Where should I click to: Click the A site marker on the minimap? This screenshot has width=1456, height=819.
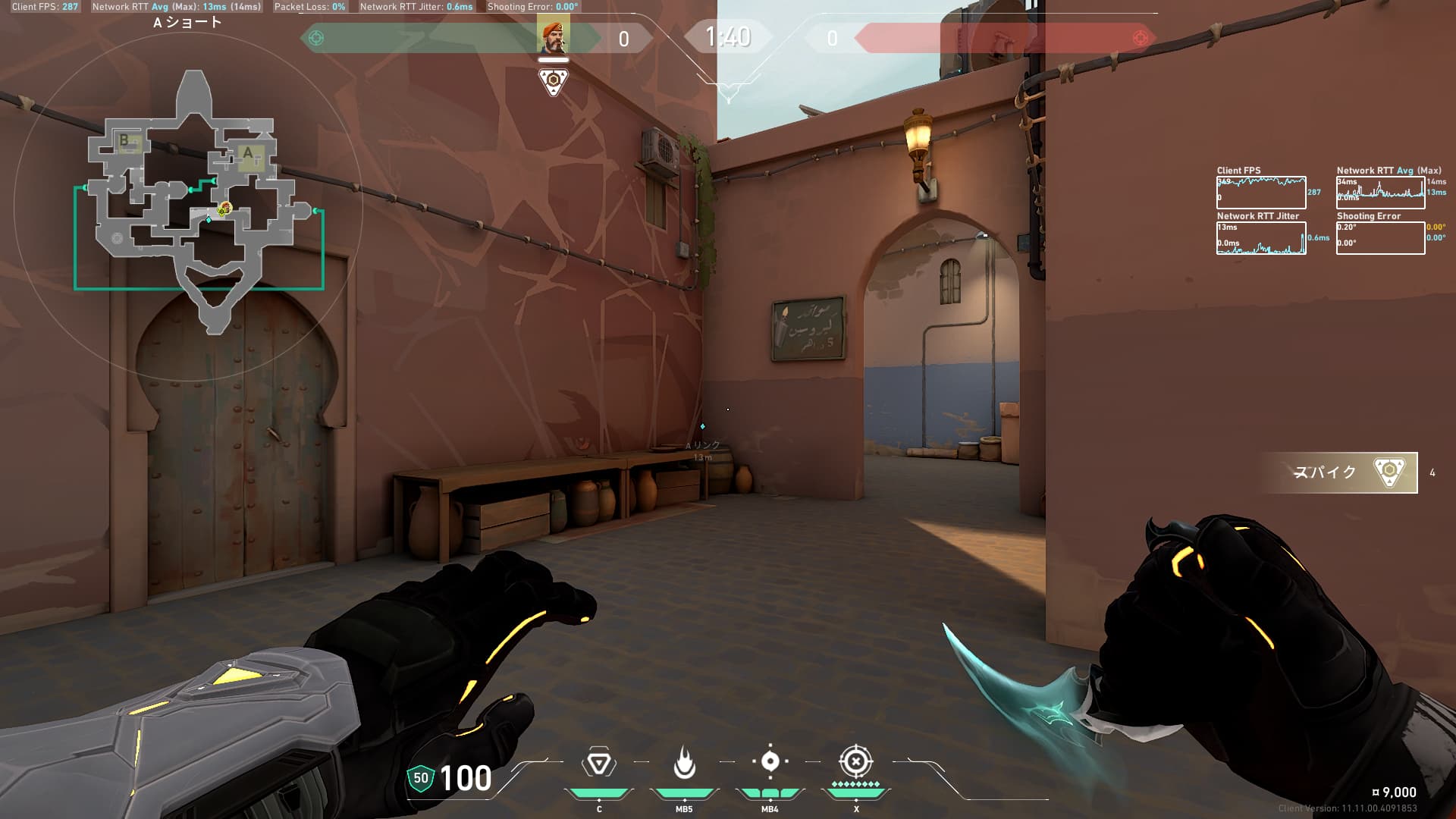click(248, 154)
